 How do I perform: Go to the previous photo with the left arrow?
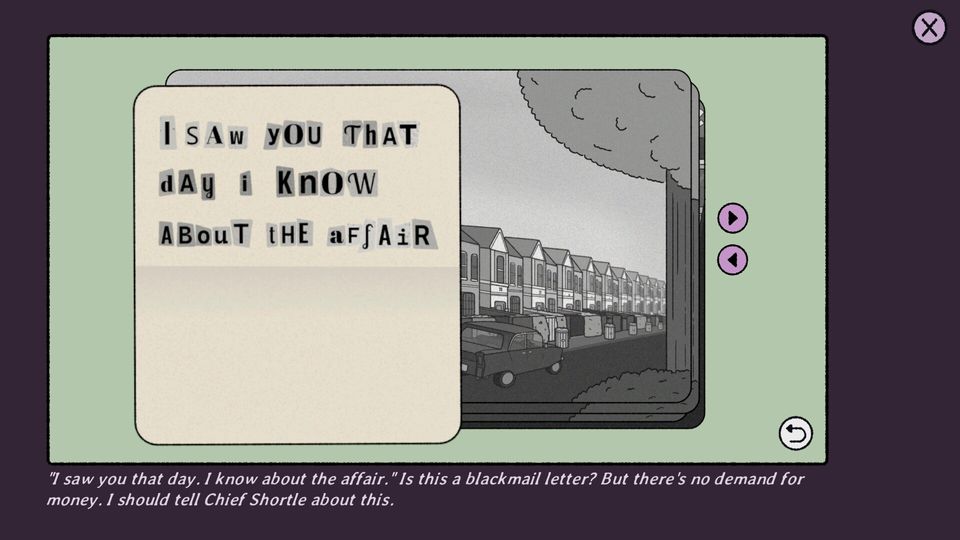(733, 260)
